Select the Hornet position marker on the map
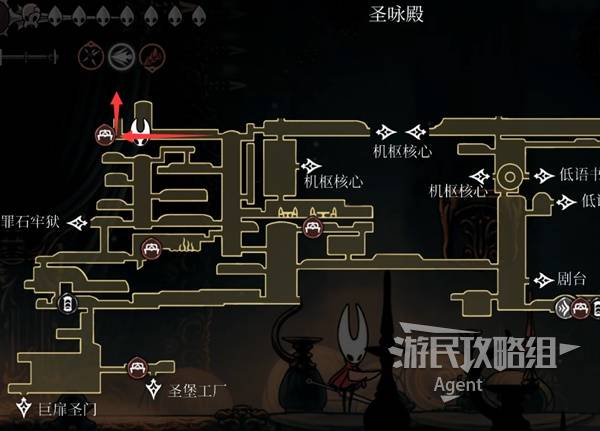Image resolution: width=600 pixels, height=431 pixels. click(x=142, y=130)
